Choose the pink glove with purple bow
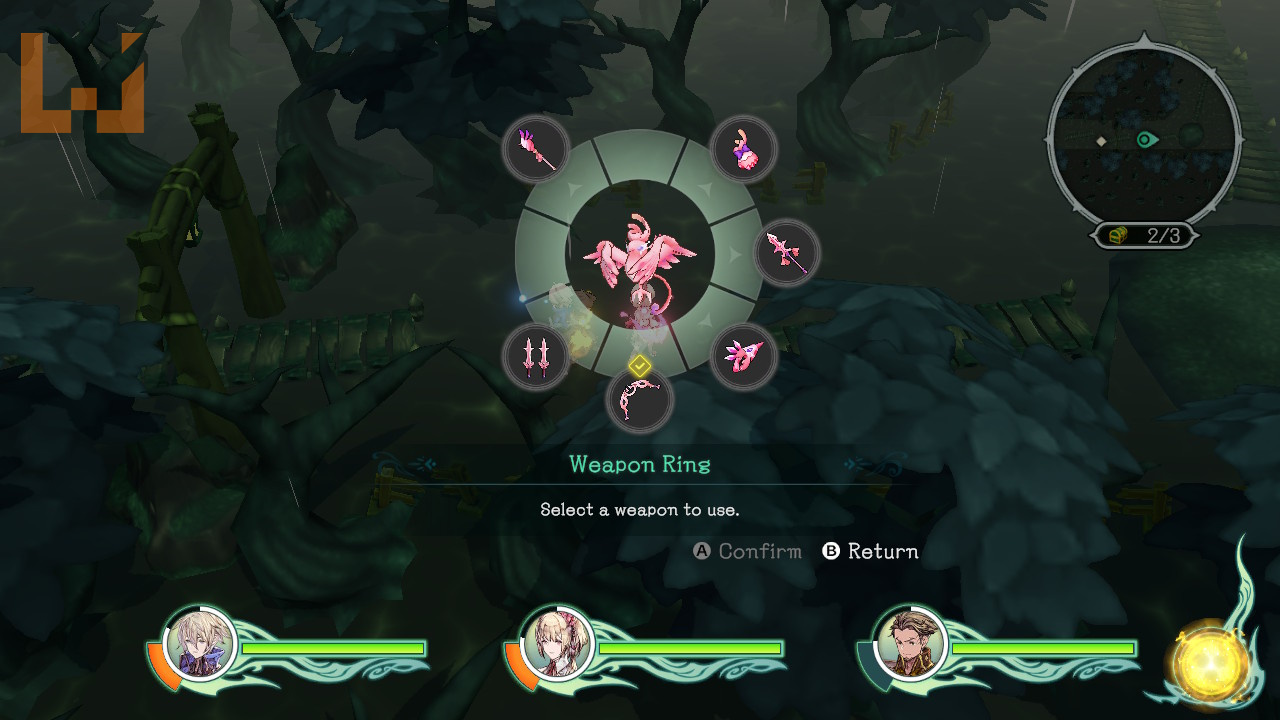This screenshot has width=1280, height=720. tap(744, 149)
